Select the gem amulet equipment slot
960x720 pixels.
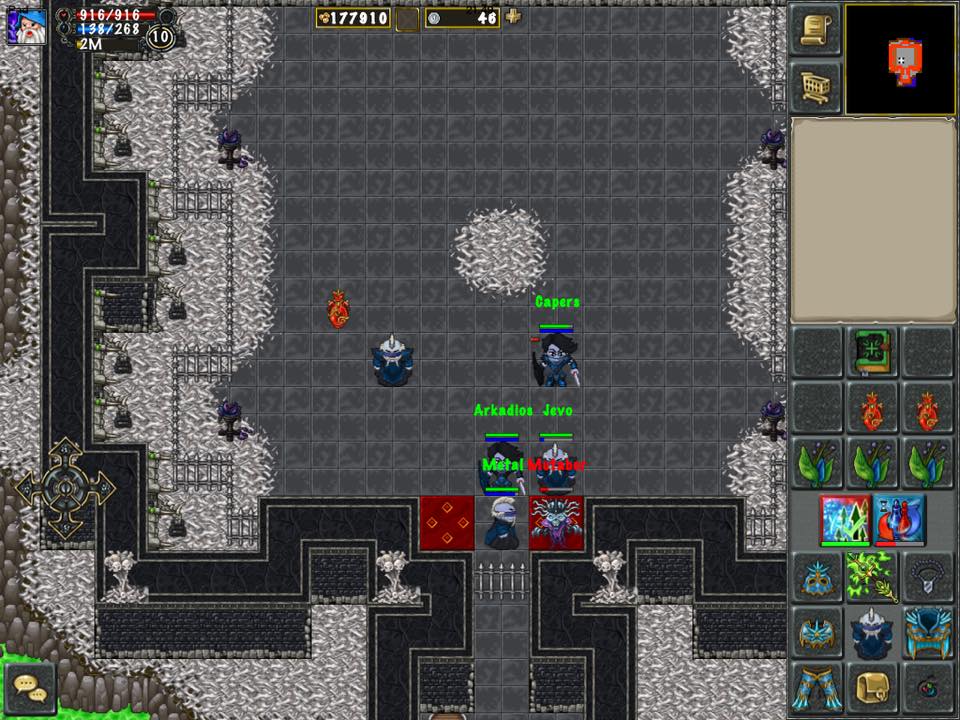pos(927,688)
